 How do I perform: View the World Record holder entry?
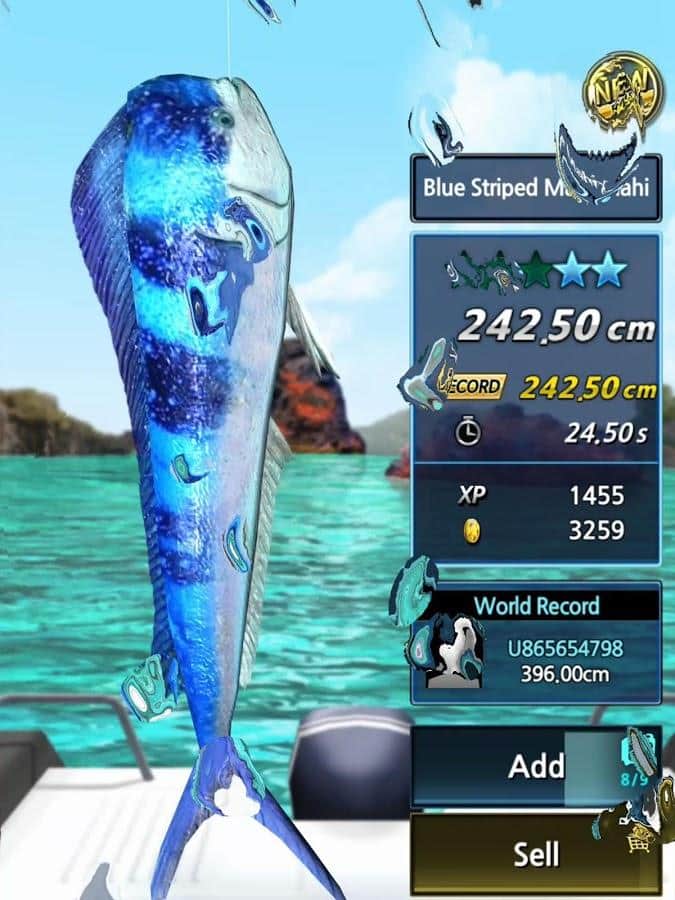point(563,661)
